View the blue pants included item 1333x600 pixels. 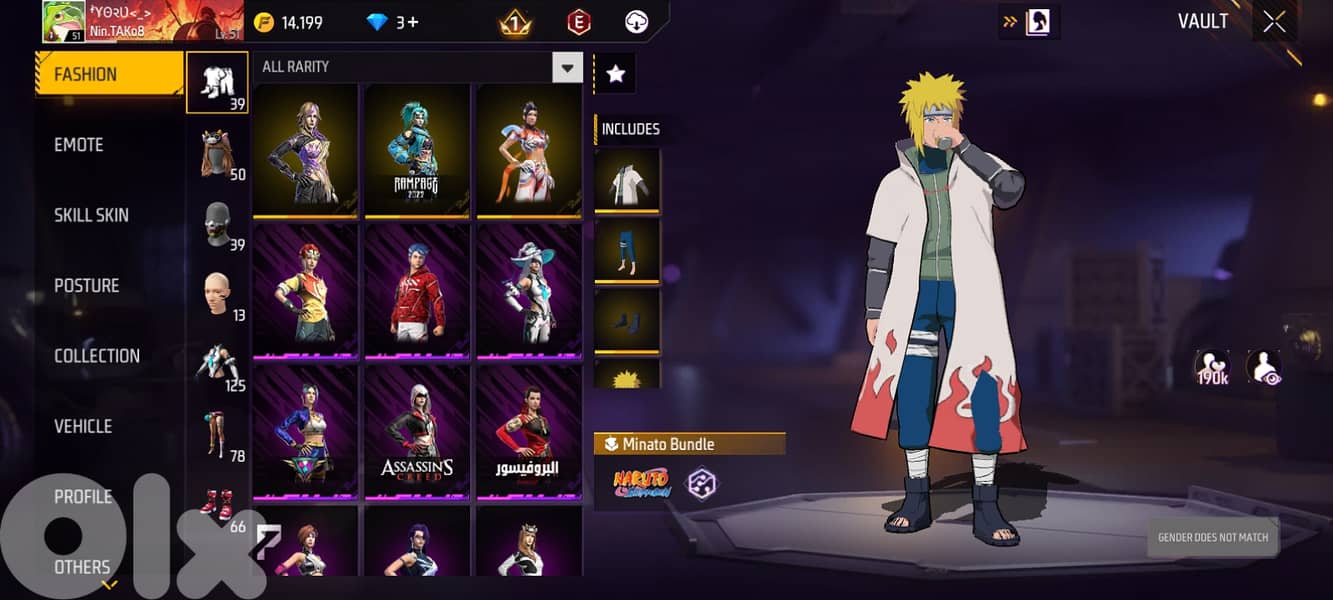coord(627,250)
